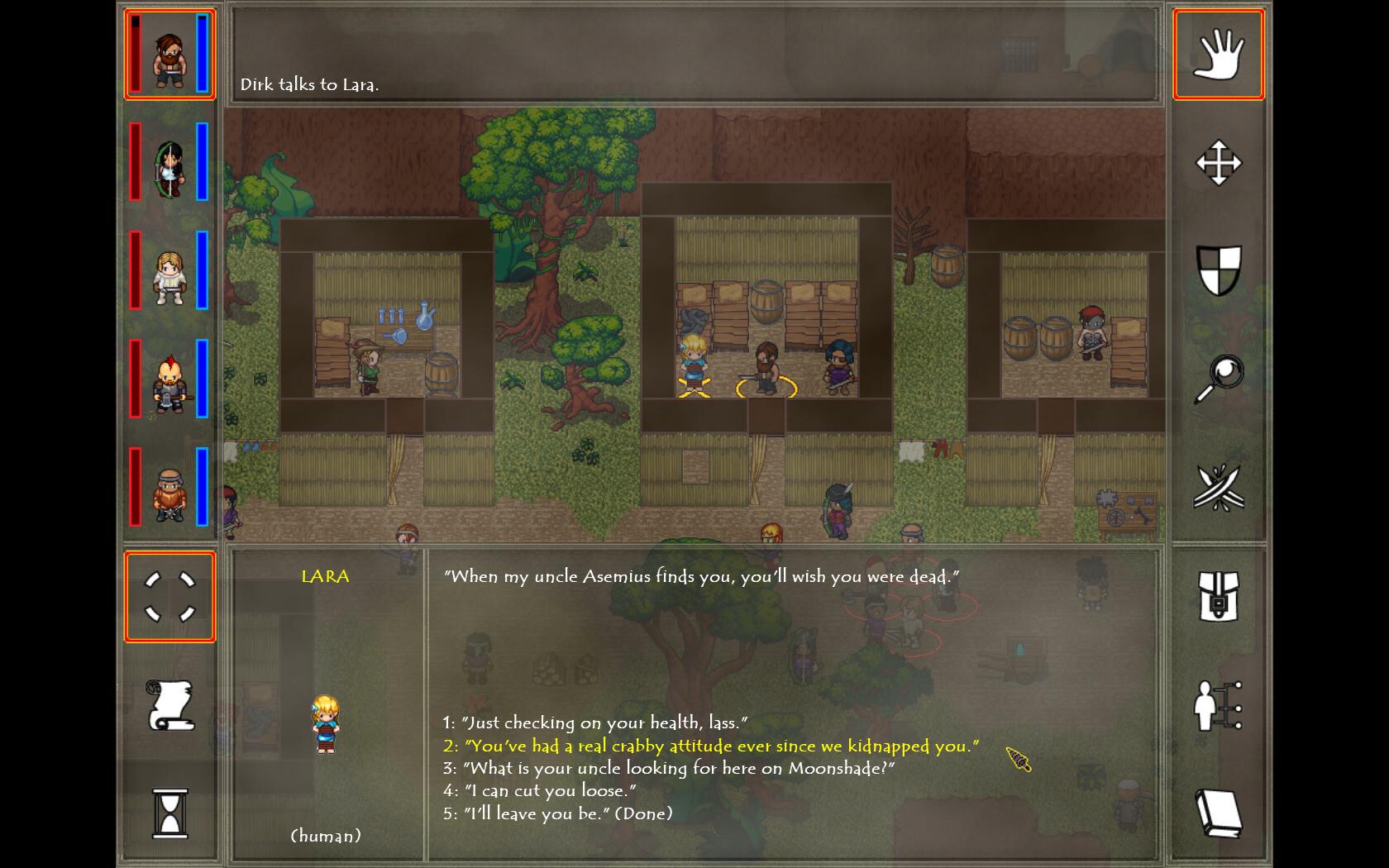
Task: Select the red-mohawk dwarf party portrait
Action: coord(169,379)
